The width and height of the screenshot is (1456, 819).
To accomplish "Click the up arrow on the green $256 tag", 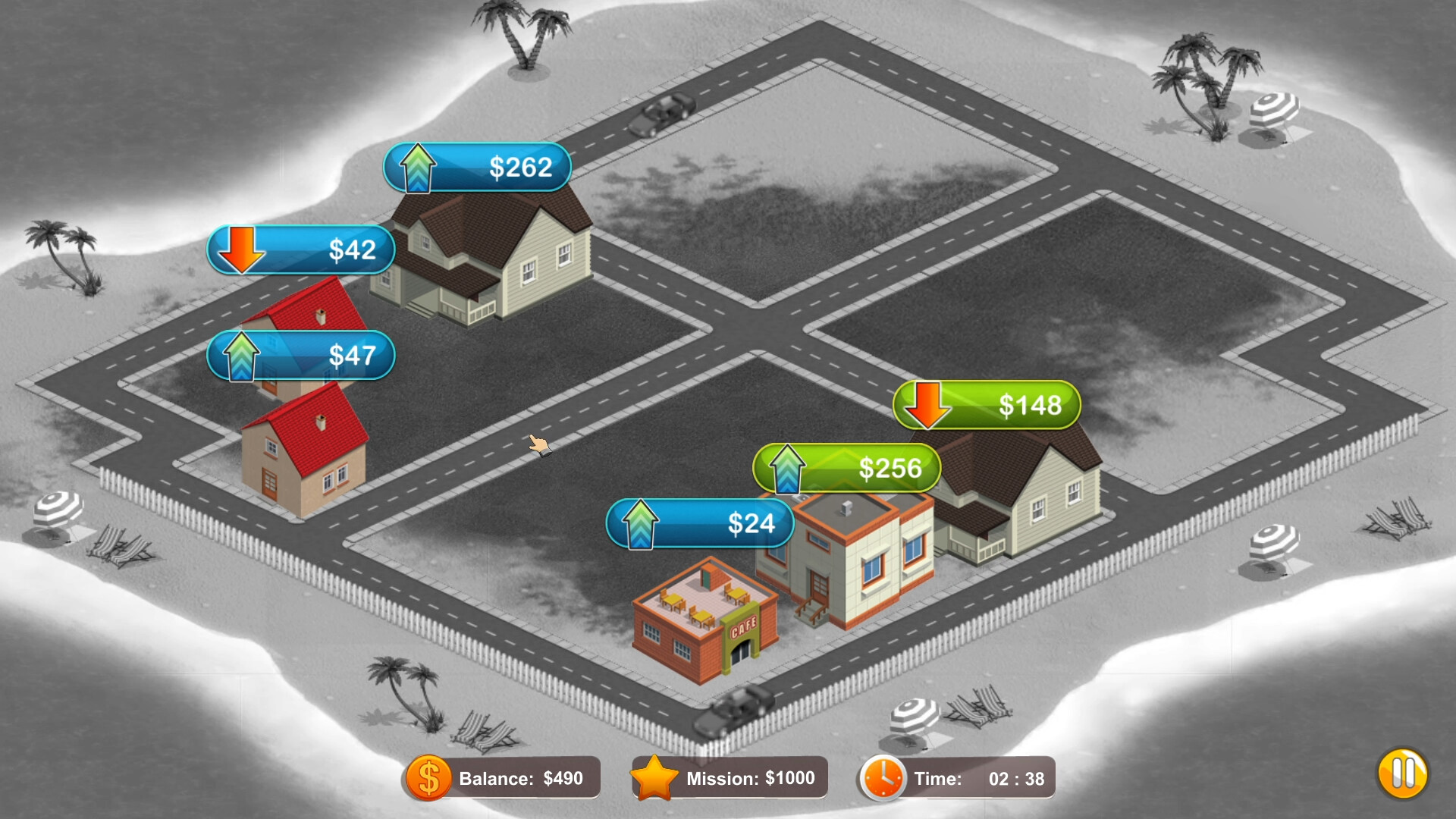I will tap(787, 469).
